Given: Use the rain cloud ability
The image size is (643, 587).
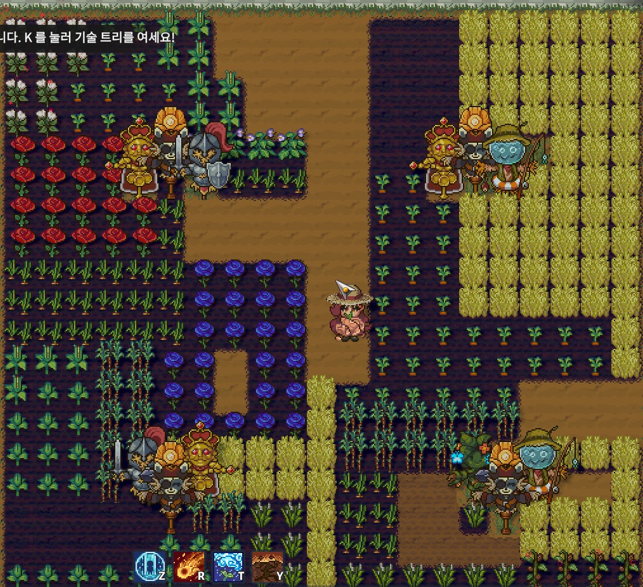Looking at the screenshot, I should point(228,567).
